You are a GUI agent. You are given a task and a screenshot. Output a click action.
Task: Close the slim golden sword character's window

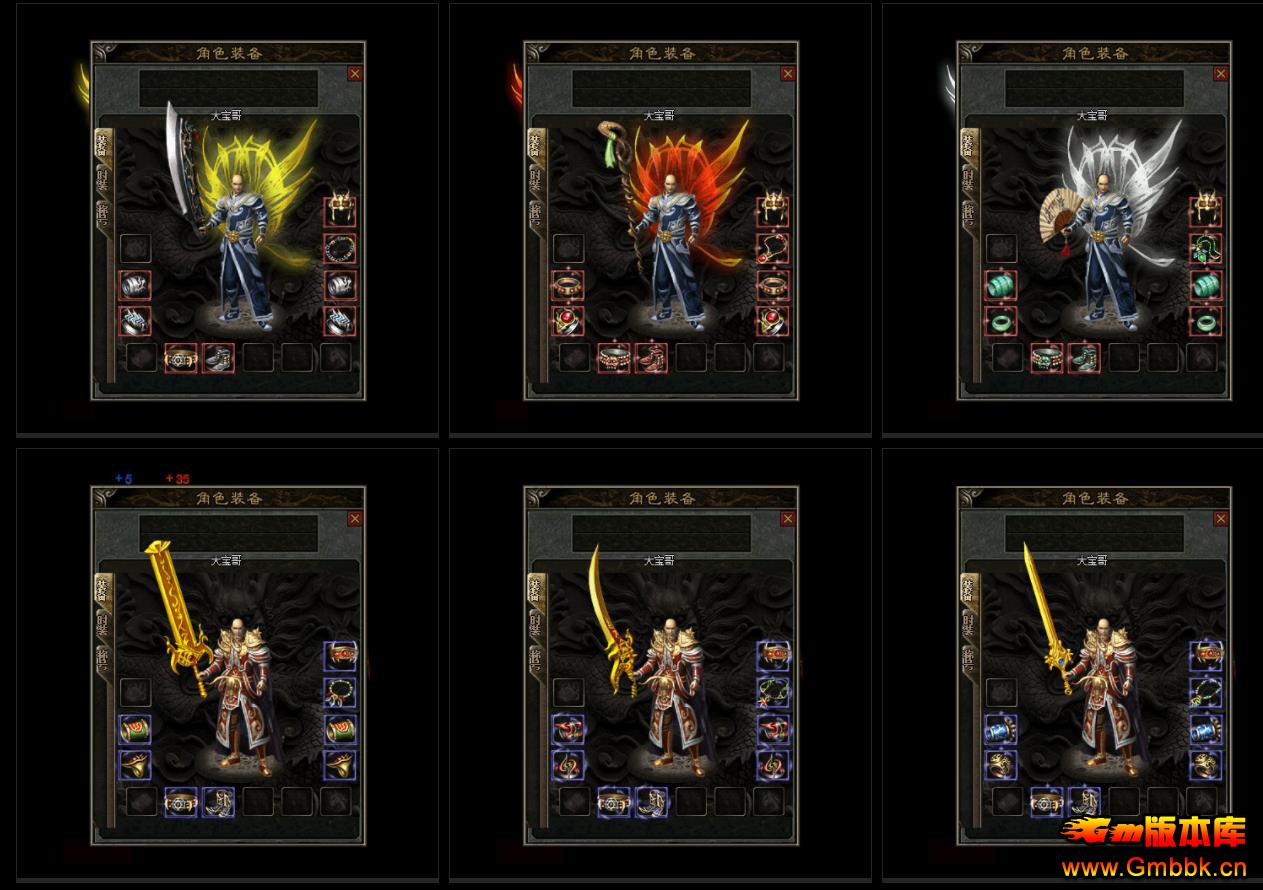tap(1221, 519)
